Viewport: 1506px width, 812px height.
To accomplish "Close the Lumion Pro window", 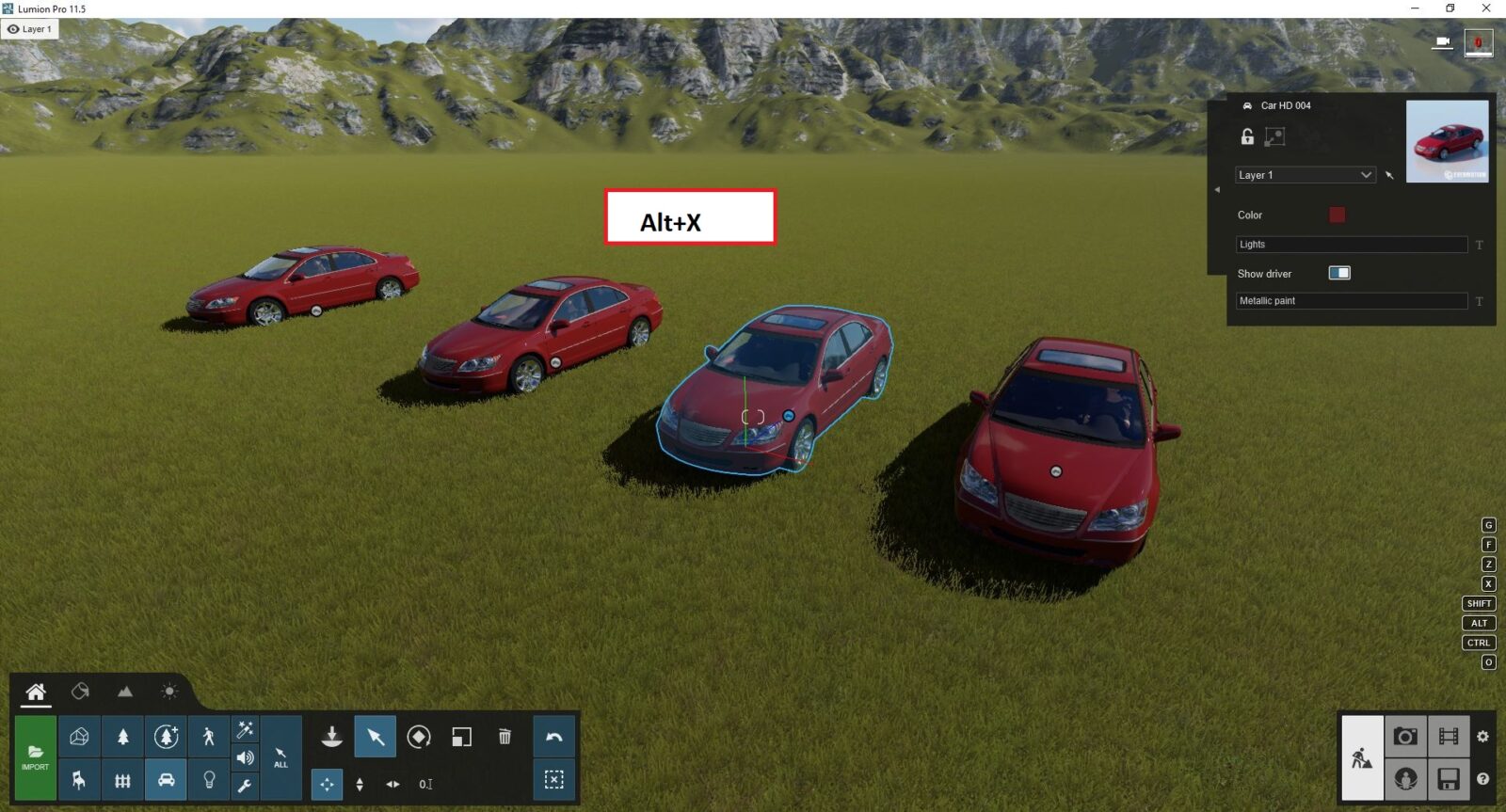I will [x=1486, y=8].
